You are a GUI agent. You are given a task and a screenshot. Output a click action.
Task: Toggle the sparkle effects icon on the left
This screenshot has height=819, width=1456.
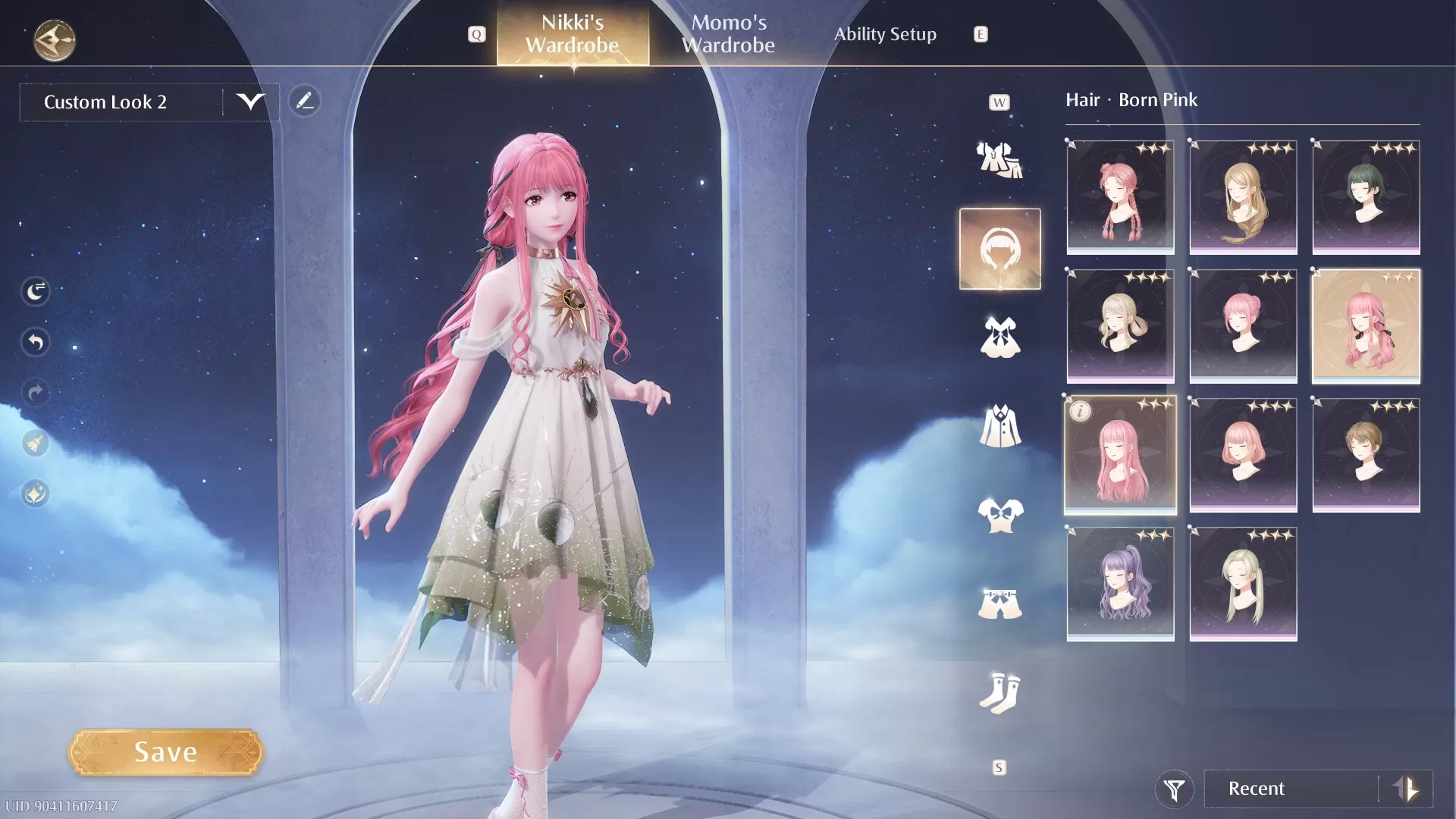click(x=35, y=494)
